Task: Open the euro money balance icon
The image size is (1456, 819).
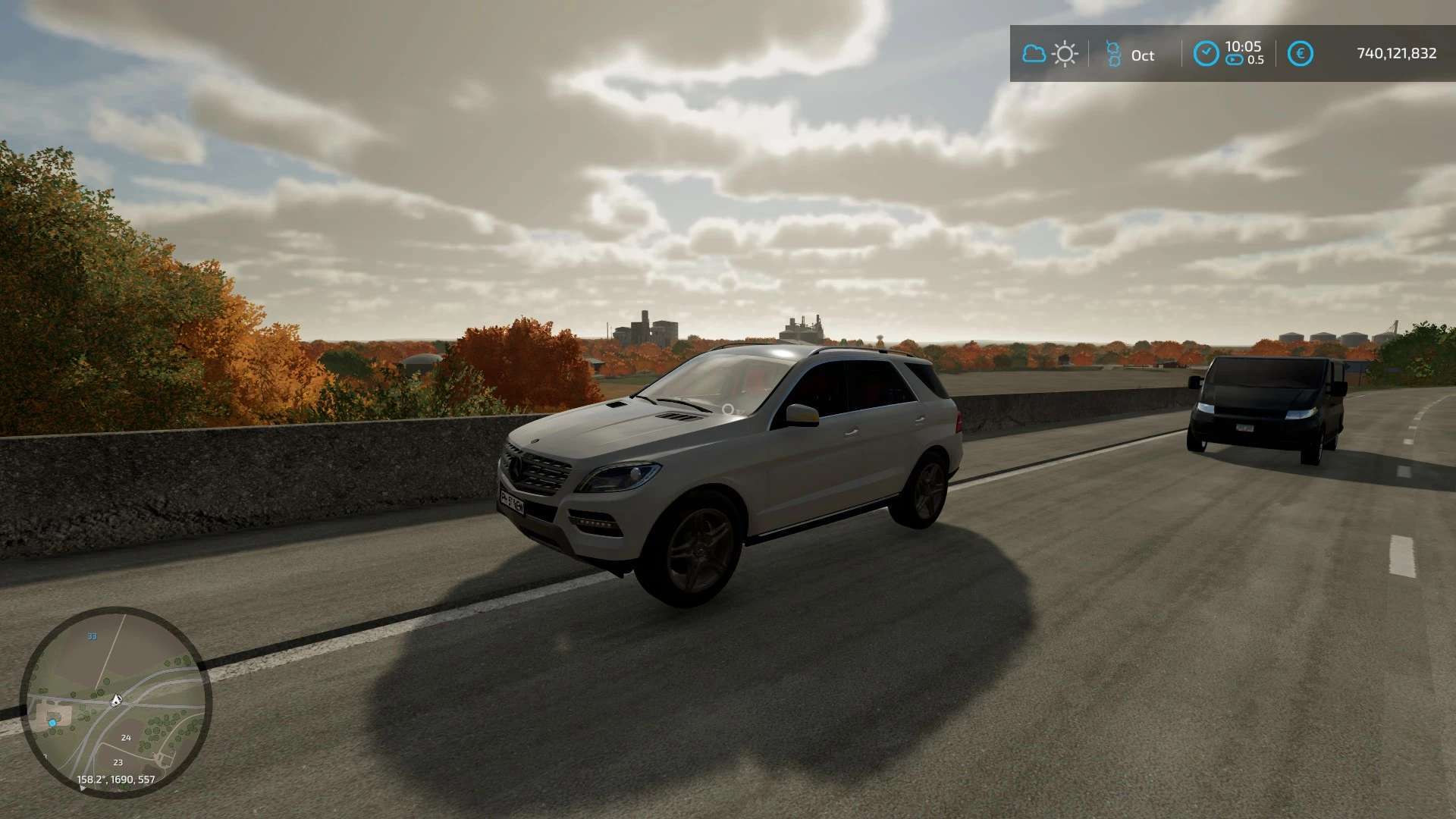Action: click(1301, 54)
